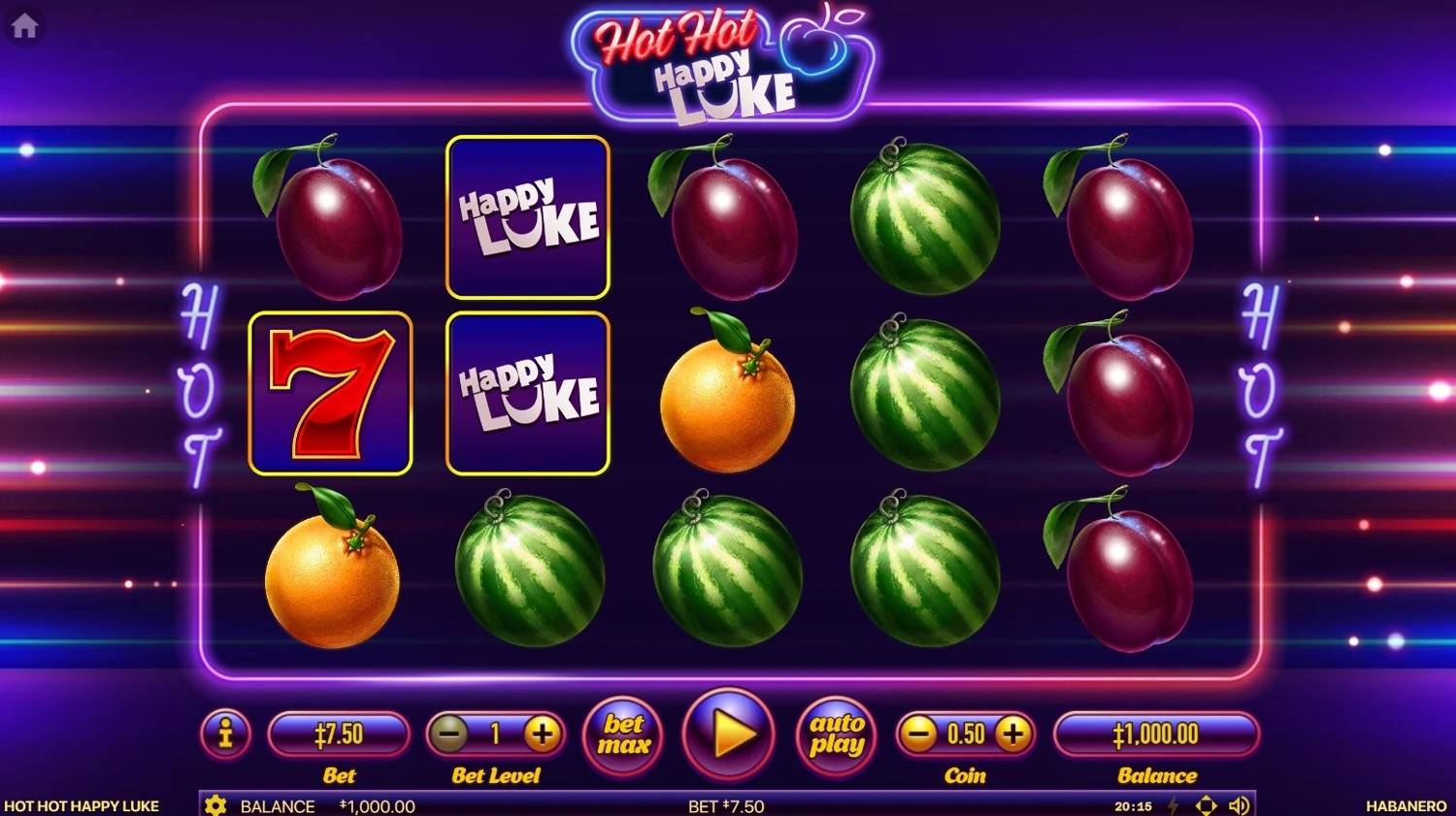The image size is (1456, 816).
Task: Open the settings gear
Action: (215, 805)
